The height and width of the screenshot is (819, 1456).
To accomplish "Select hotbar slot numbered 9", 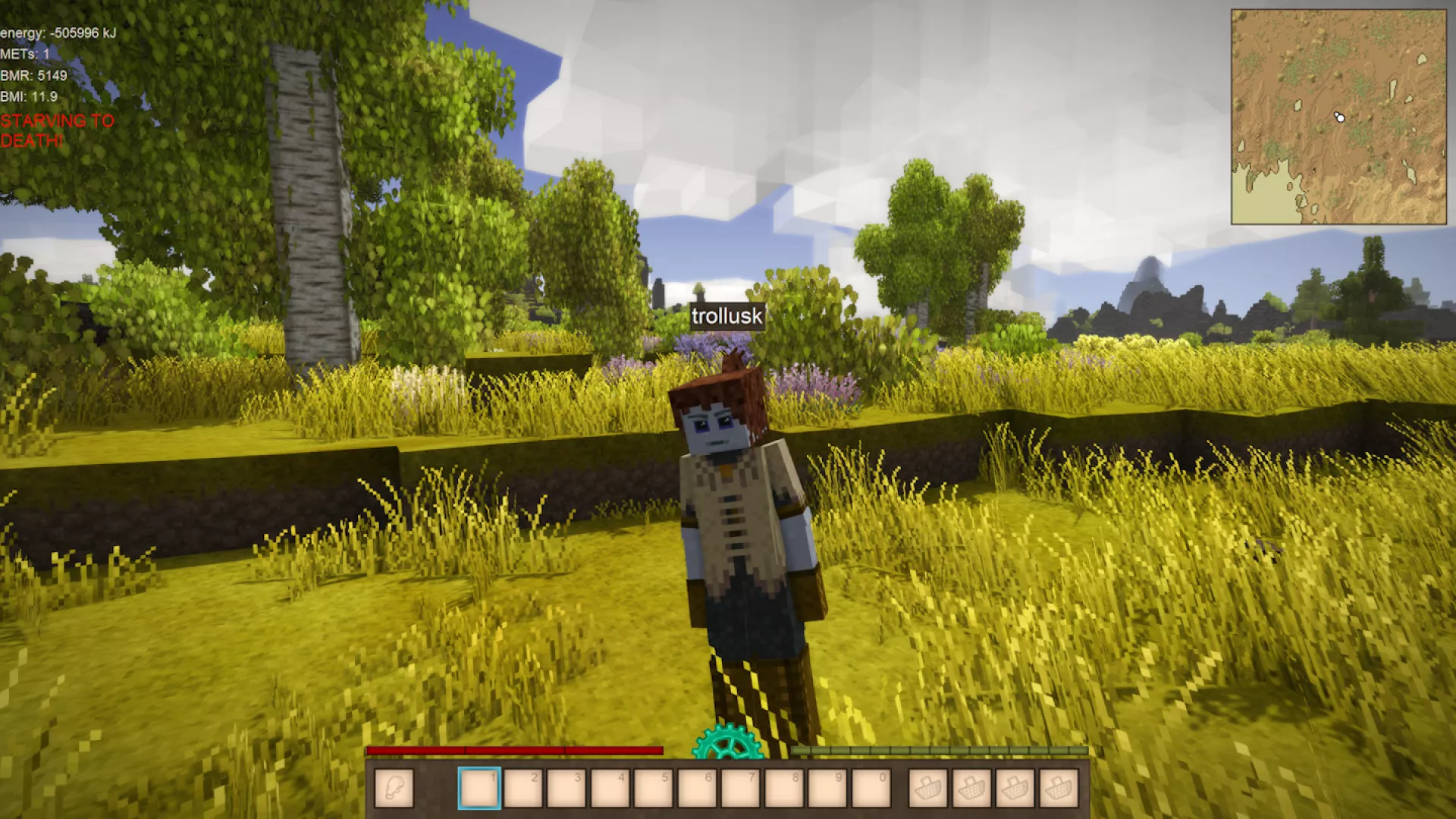I will tap(827, 788).
